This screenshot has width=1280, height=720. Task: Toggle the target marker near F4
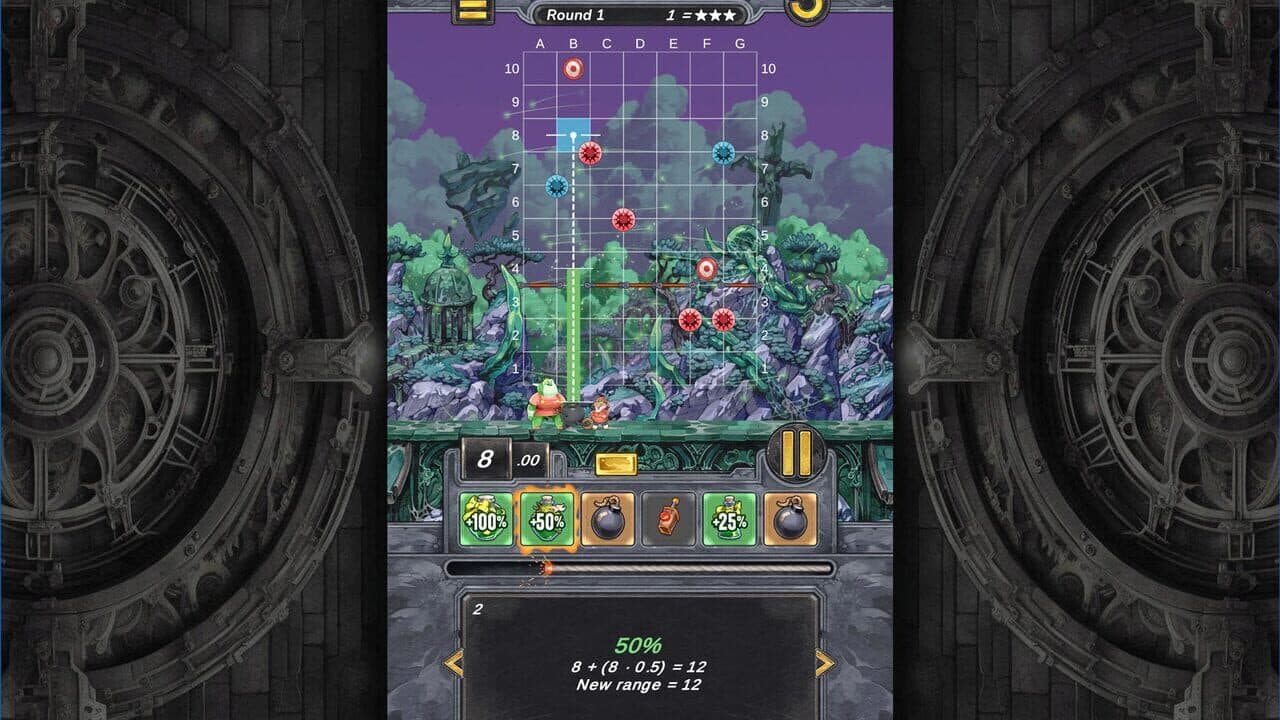tap(706, 268)
